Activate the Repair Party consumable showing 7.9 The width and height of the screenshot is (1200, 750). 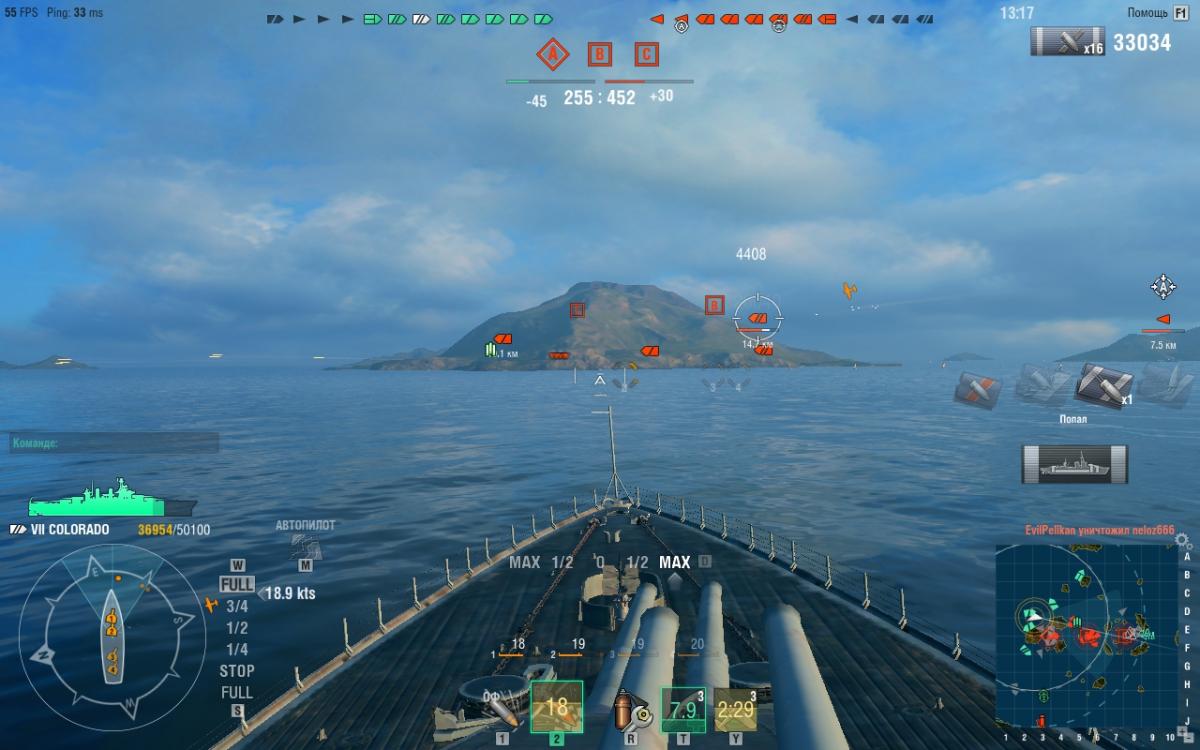pyautogui.click(x=683, y=709)
